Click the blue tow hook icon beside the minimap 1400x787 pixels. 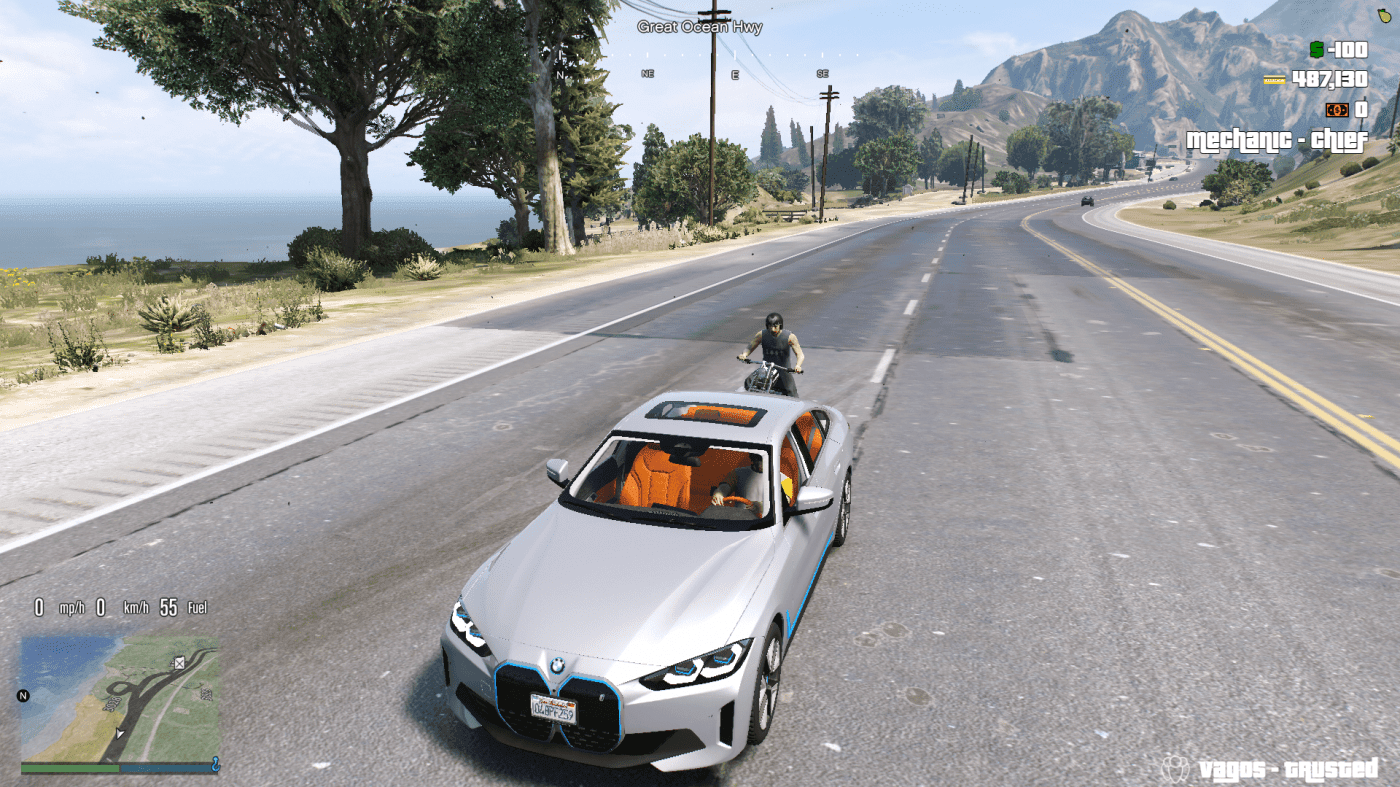pyautogui.click(x=215, y=765)
